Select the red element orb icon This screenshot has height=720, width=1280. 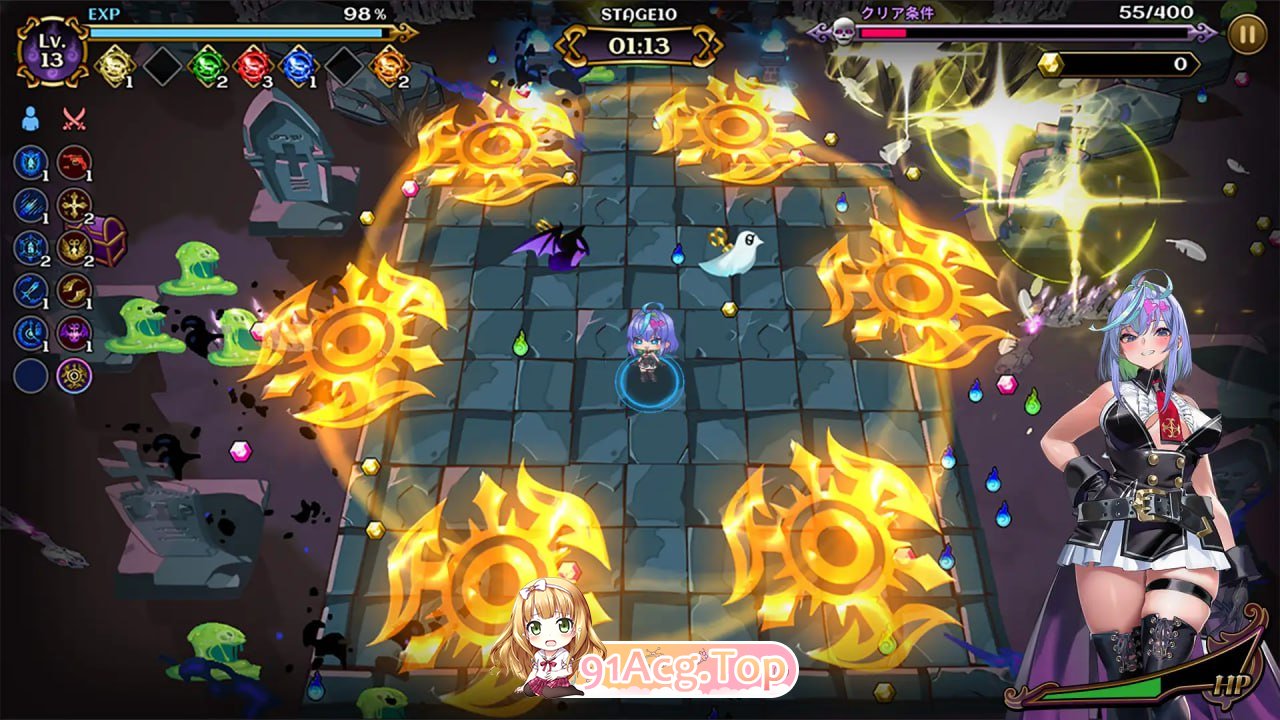click(252, 66)
